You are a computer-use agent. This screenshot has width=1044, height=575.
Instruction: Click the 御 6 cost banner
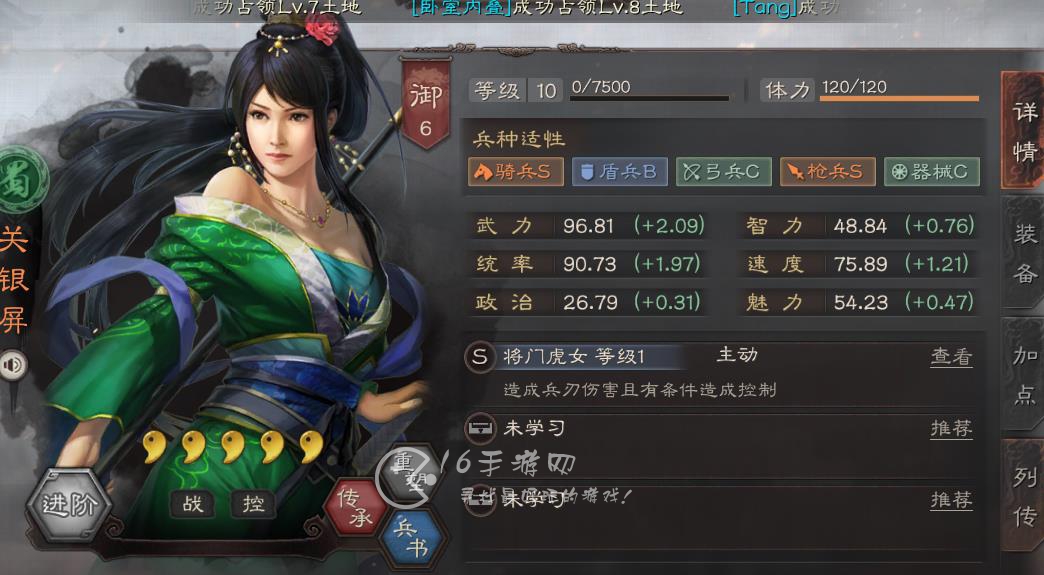pyautogui.click(x=425, y=105)
